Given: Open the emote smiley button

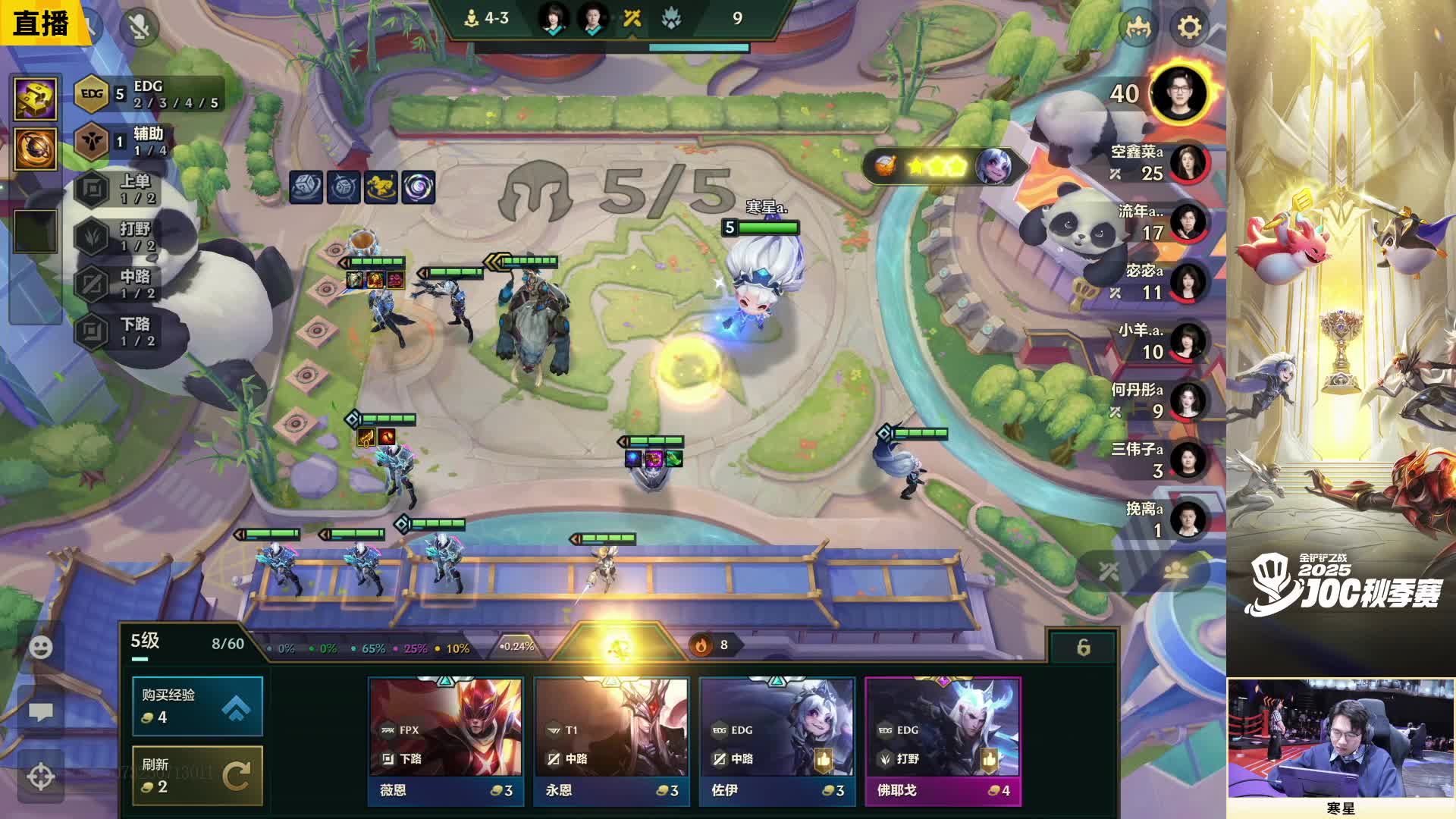Looking at the screenshot, I should coord(41,647).
